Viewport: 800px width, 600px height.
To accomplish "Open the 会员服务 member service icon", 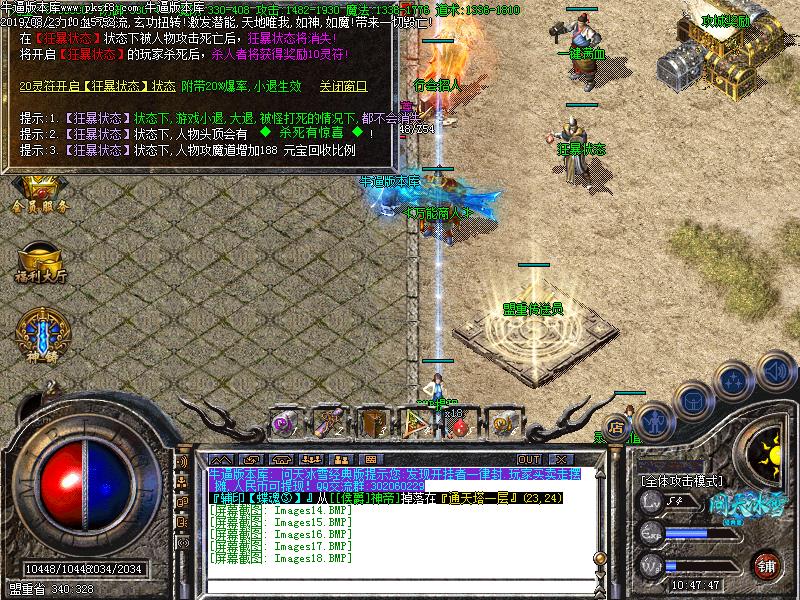I will (x=41, y=195).
